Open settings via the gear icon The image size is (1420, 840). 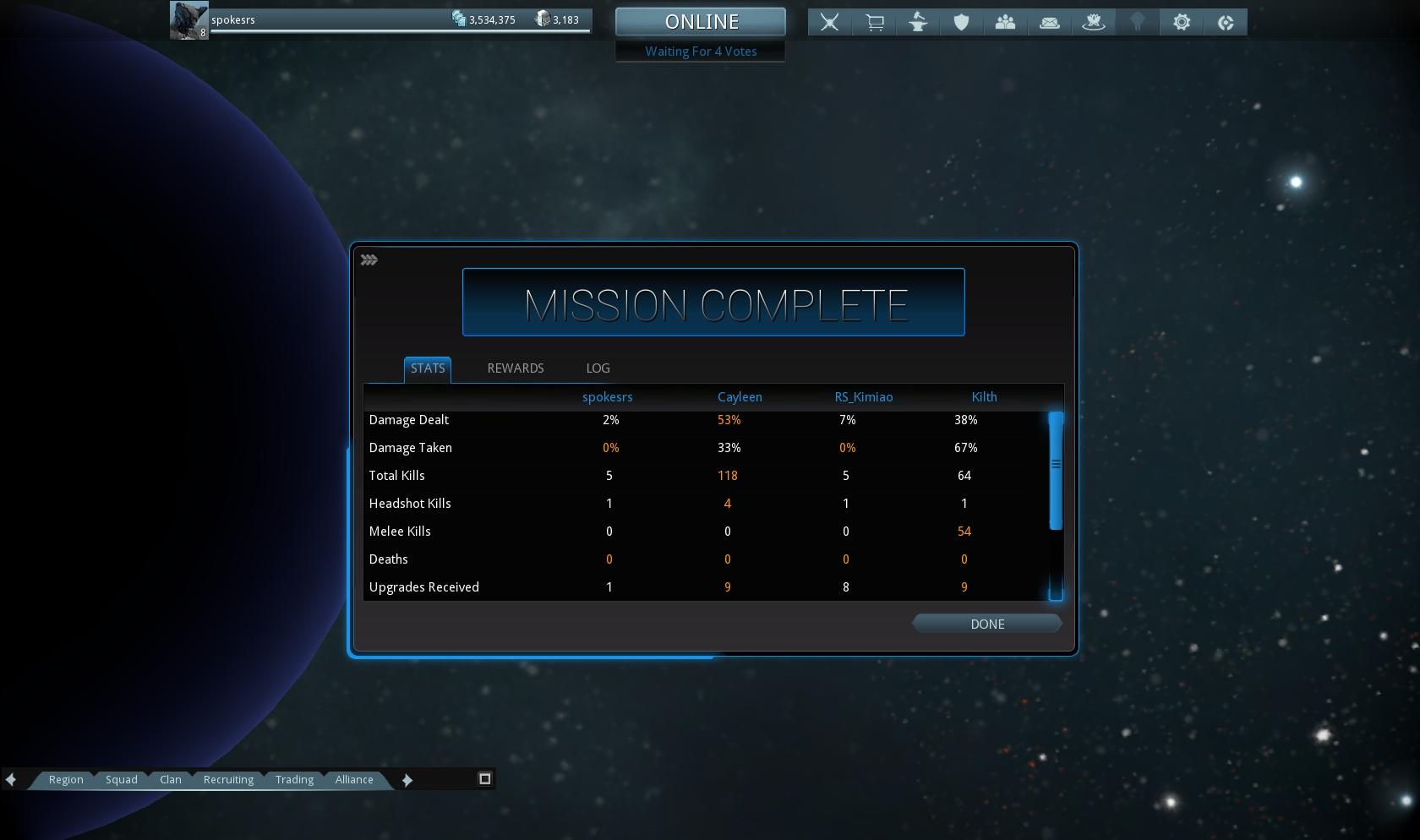pyautogui.click(x=1182, y=23)
